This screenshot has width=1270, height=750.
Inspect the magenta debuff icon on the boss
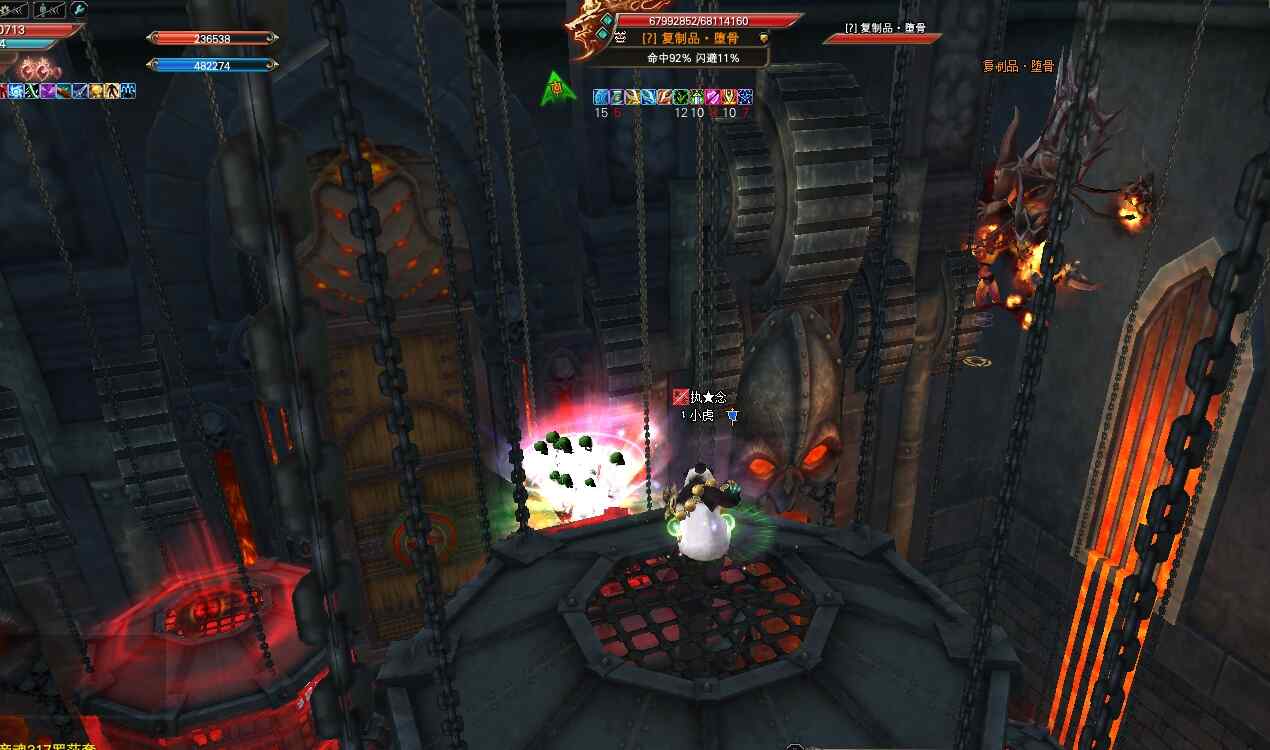pos(714,97)
